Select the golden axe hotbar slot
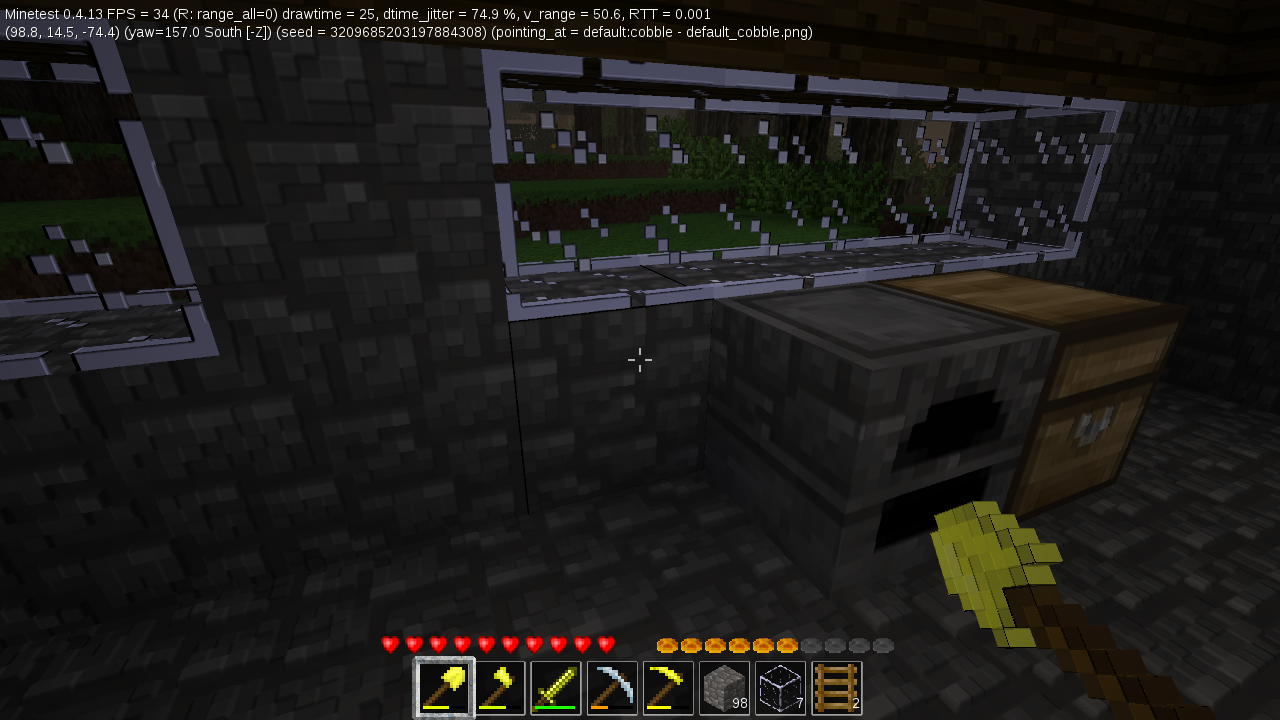 (x=499, y=687)
